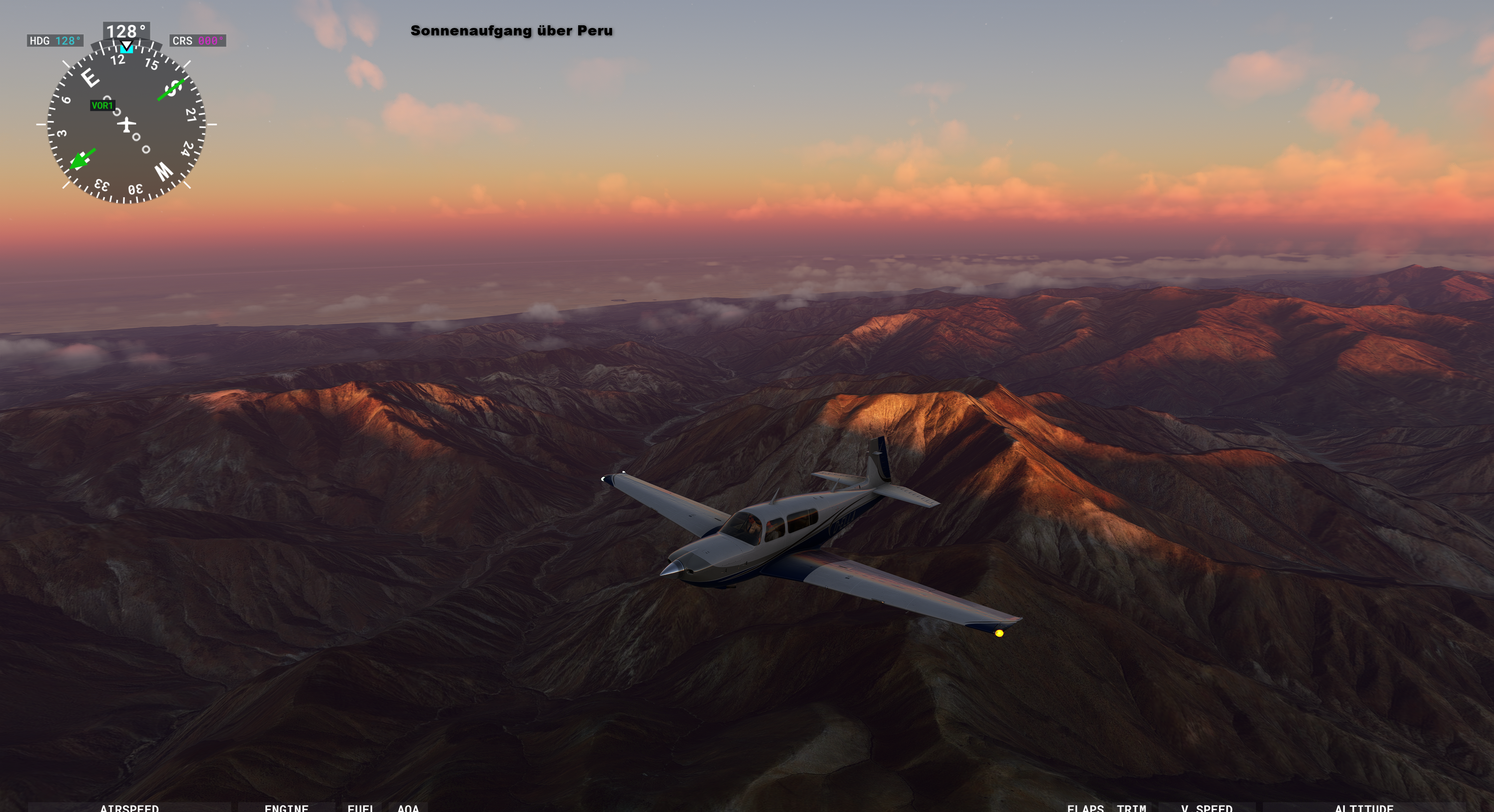Select the CRS course box
Screen dimensions: 1494x812
198,40
